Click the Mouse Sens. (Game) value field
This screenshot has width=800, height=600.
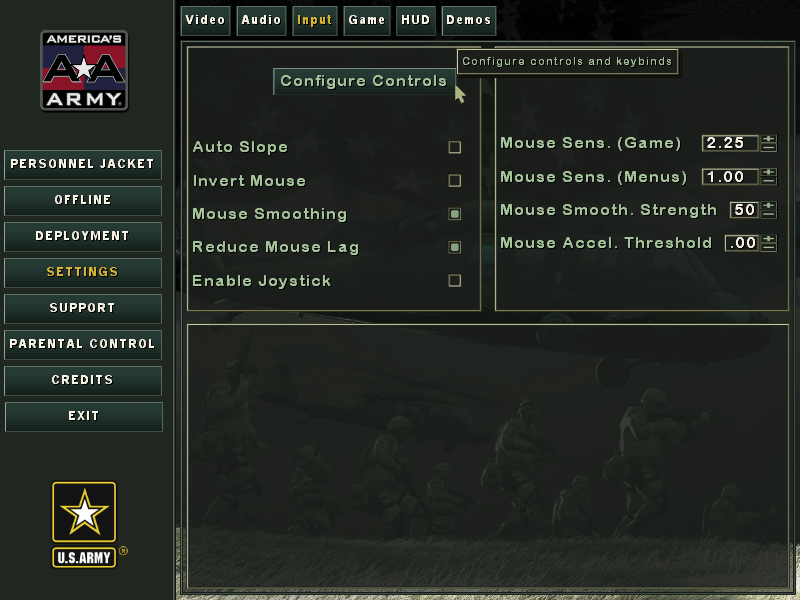click(x=729, y=143)
